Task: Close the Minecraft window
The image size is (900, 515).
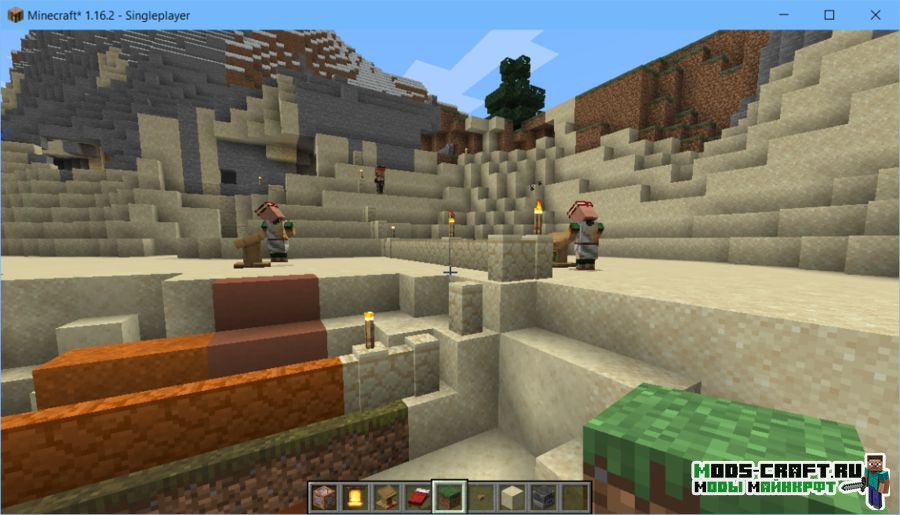Action: 874,15
